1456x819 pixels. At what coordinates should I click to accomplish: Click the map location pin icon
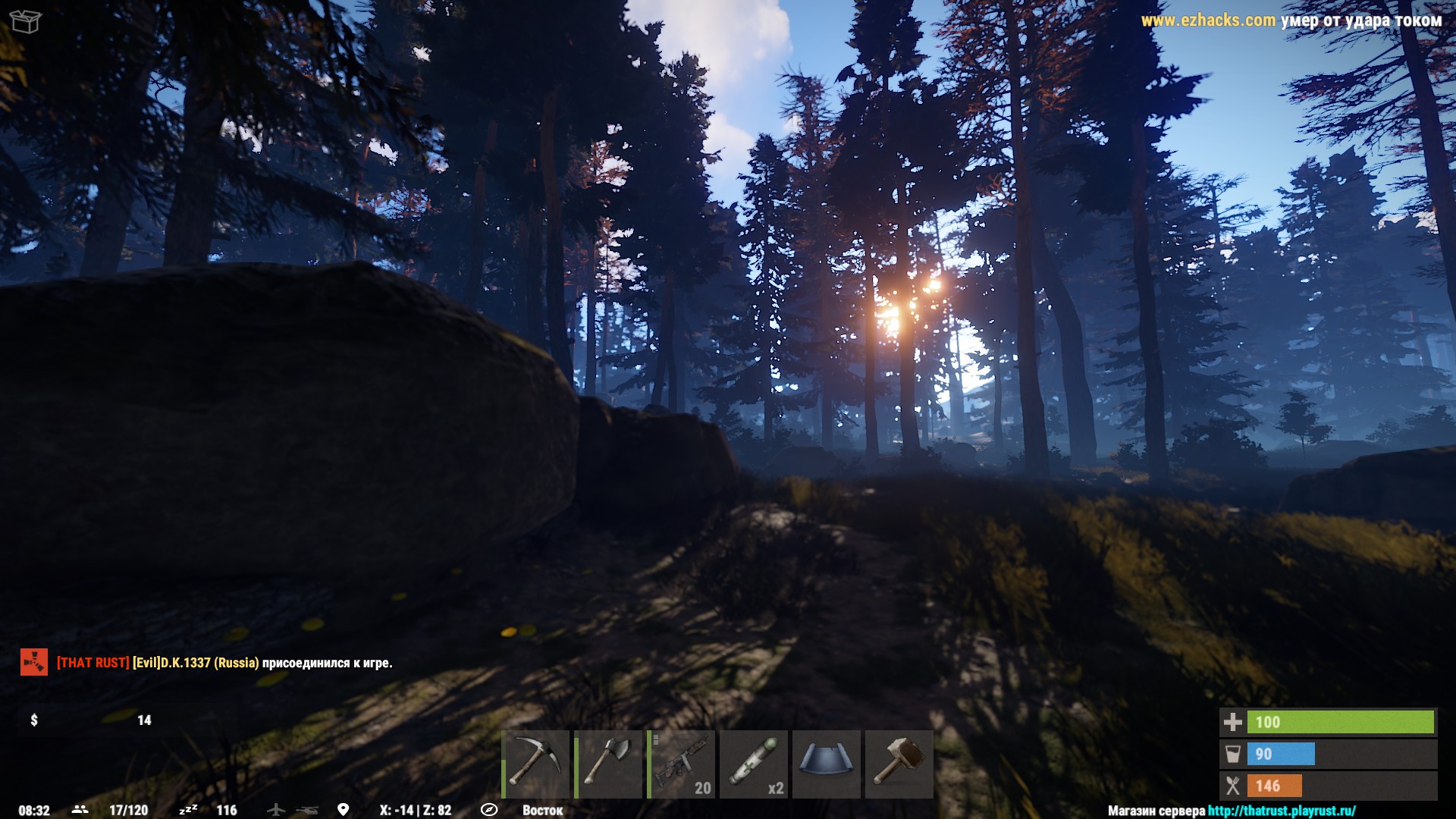tap(345, 809)
